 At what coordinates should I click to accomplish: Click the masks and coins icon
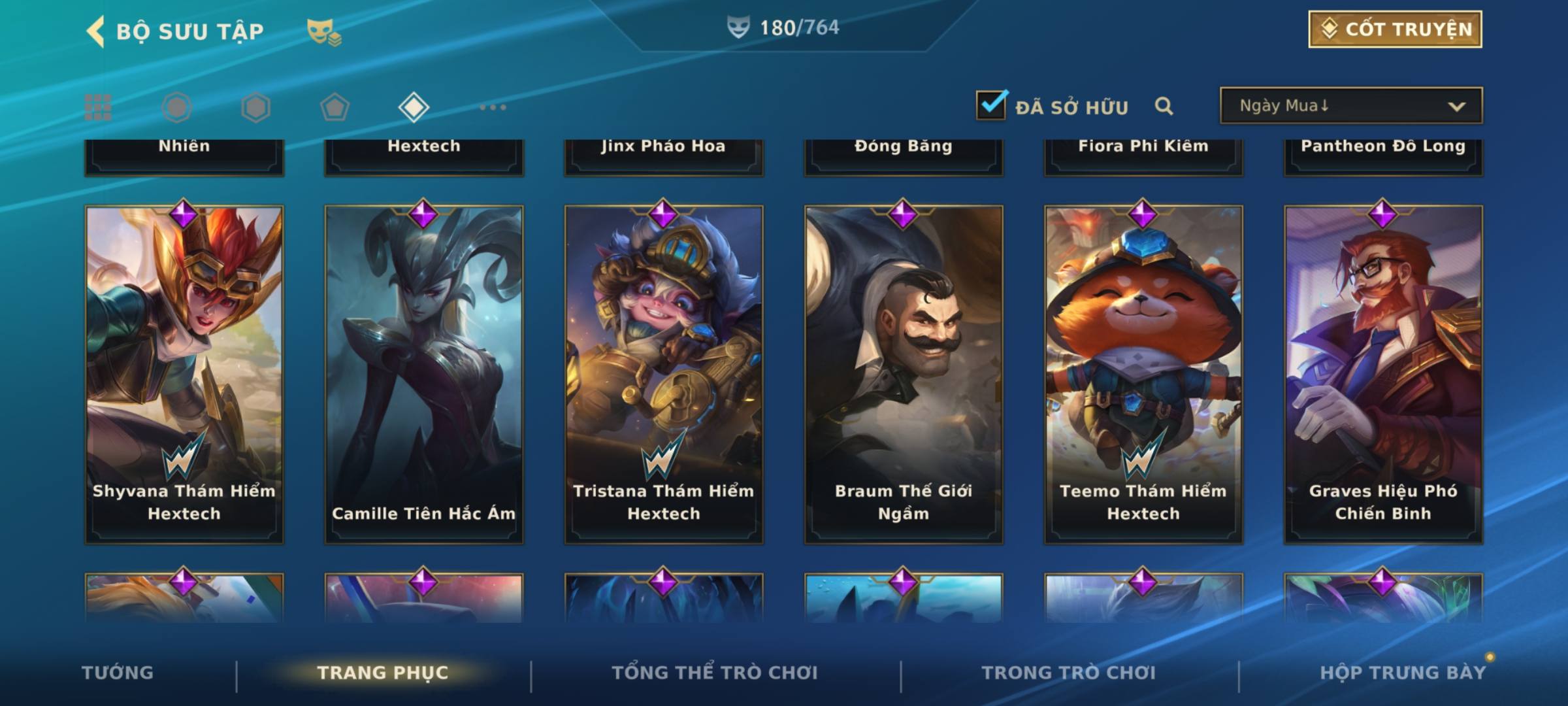[x=324, y=31]
